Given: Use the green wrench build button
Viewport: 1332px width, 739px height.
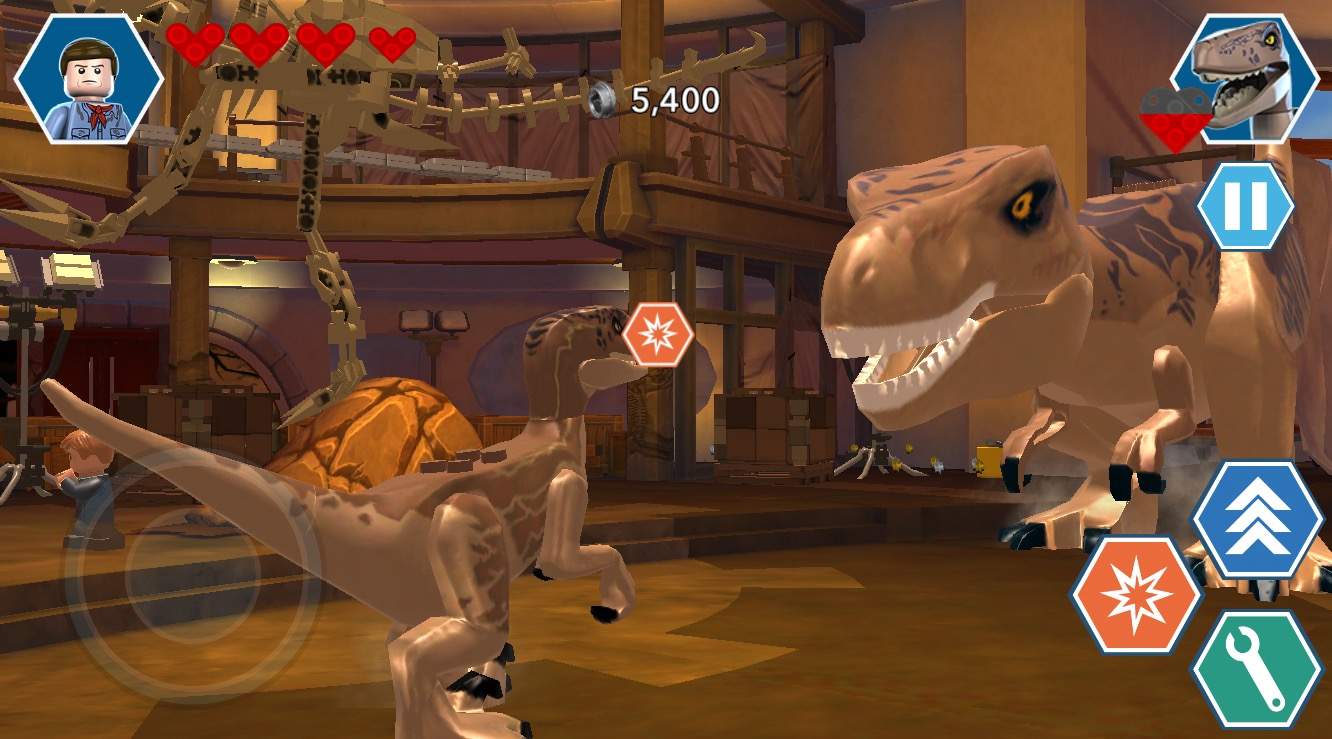Looking at the screenshot, I should coord(1257,668).
